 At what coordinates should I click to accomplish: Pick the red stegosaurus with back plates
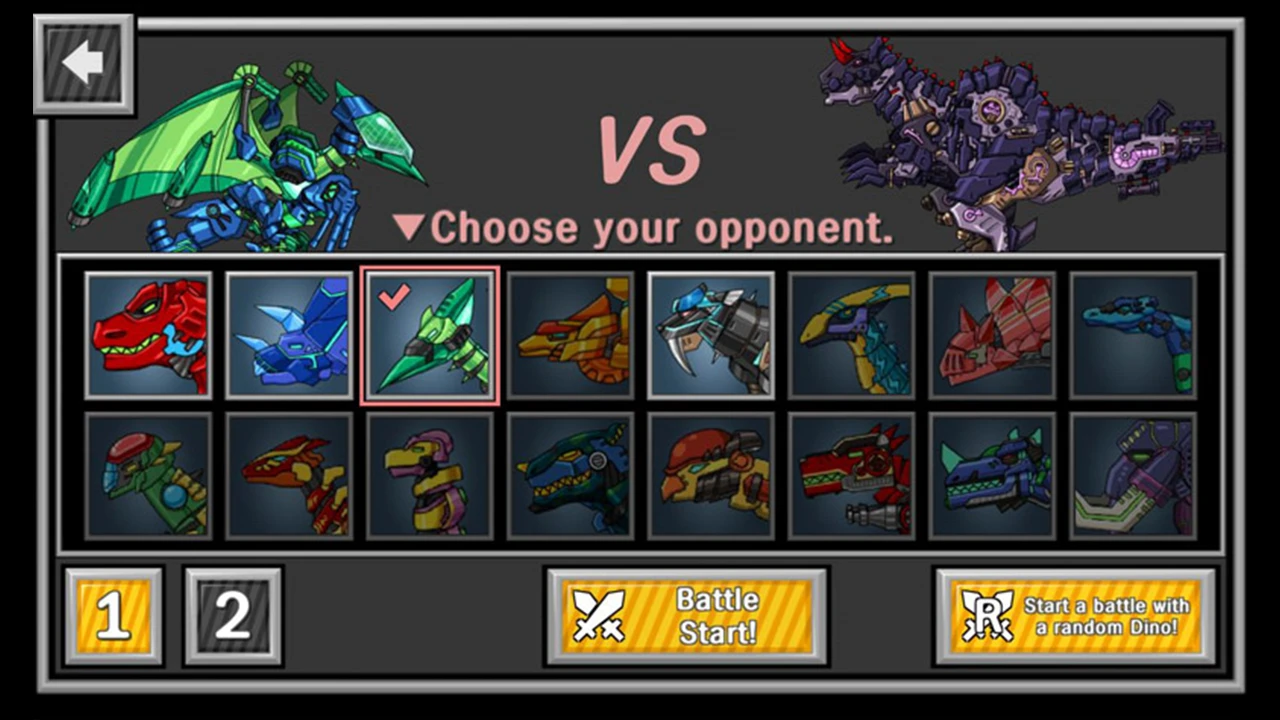click(x=992, y=335)
